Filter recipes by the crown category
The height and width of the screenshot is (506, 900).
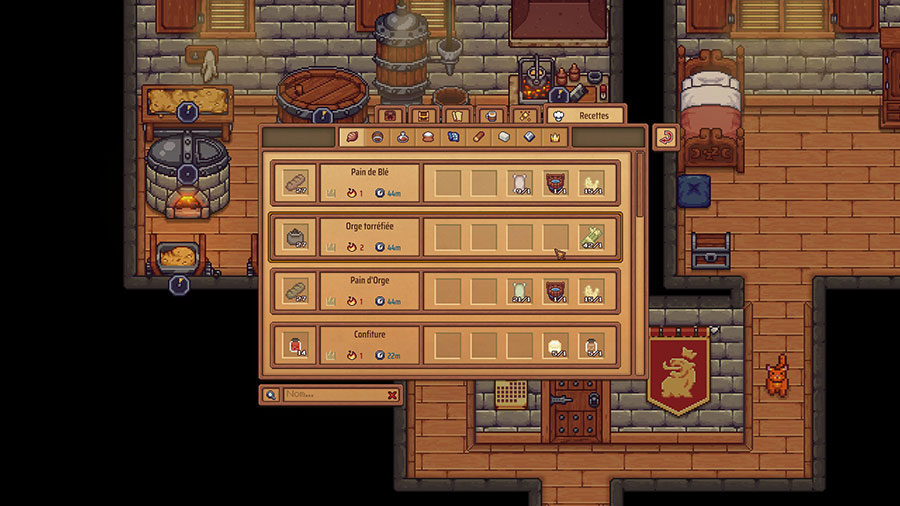[556, 137]
